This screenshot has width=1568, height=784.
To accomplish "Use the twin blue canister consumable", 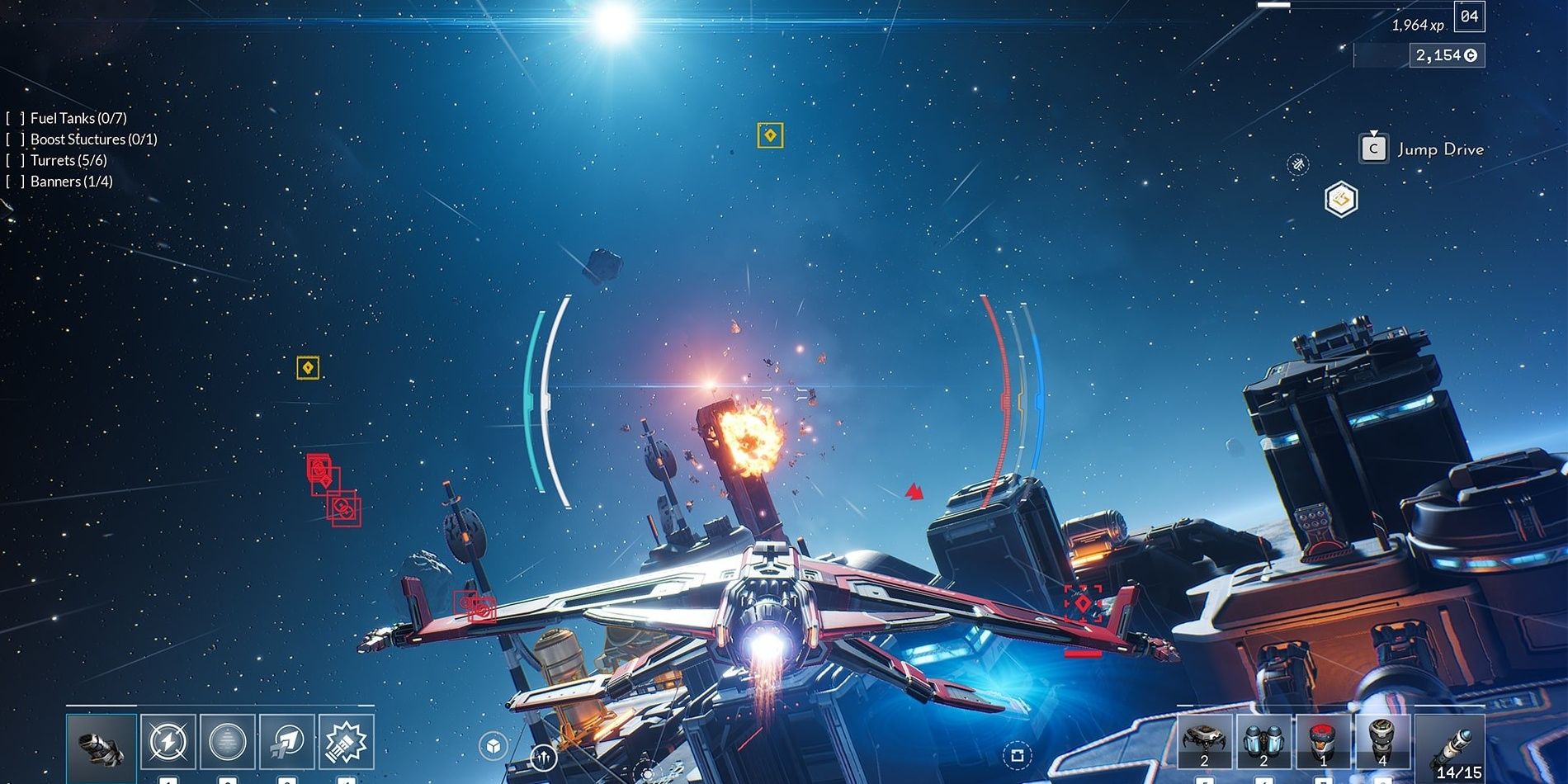I will (x=1263, y=742).
